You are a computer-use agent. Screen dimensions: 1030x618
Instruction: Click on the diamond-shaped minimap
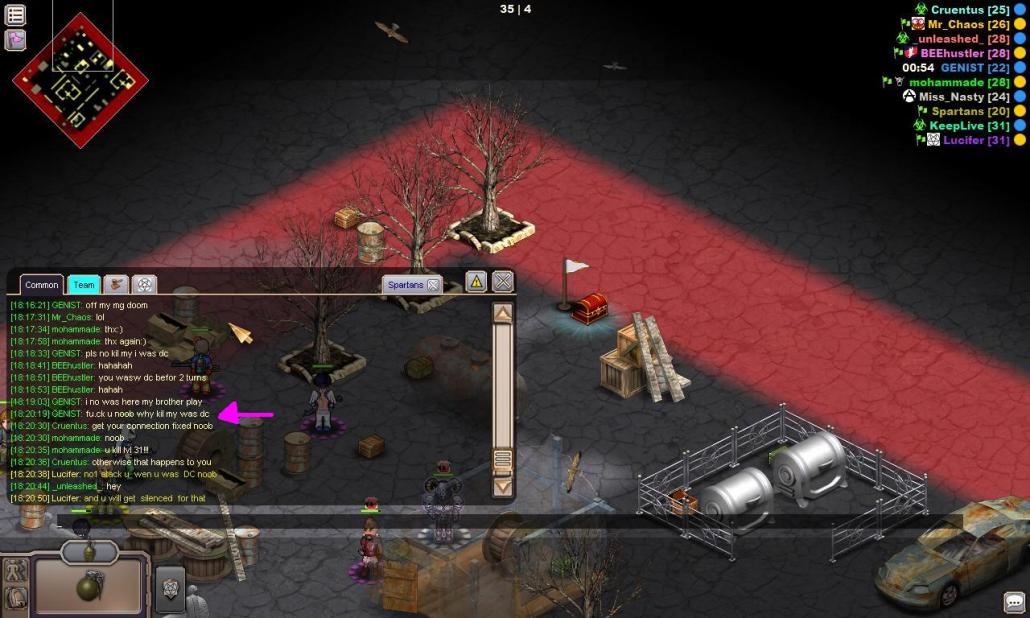(x=80, y=80)
